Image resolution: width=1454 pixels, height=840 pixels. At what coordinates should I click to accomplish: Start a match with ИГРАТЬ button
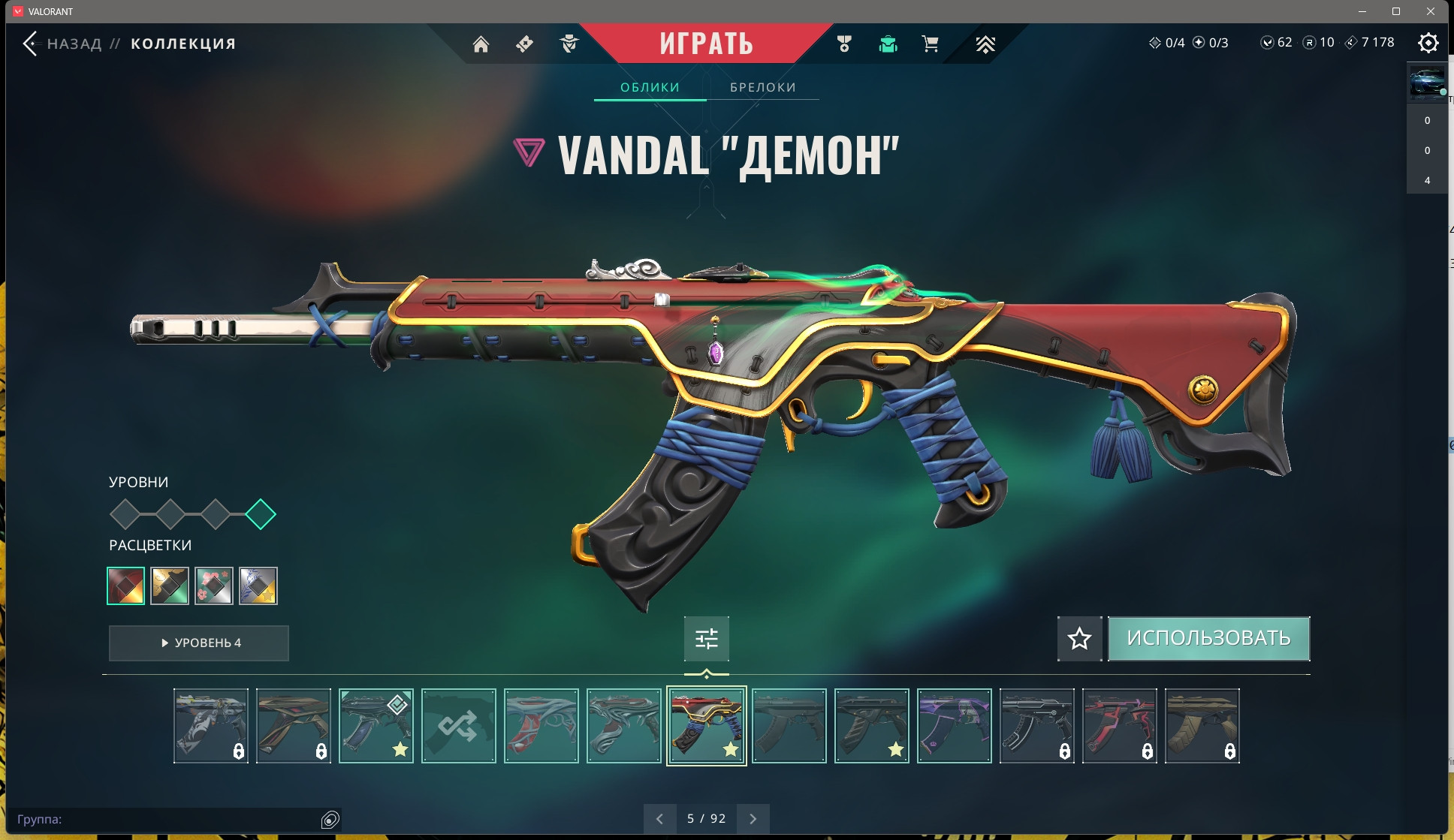click(x=706, y=44)
